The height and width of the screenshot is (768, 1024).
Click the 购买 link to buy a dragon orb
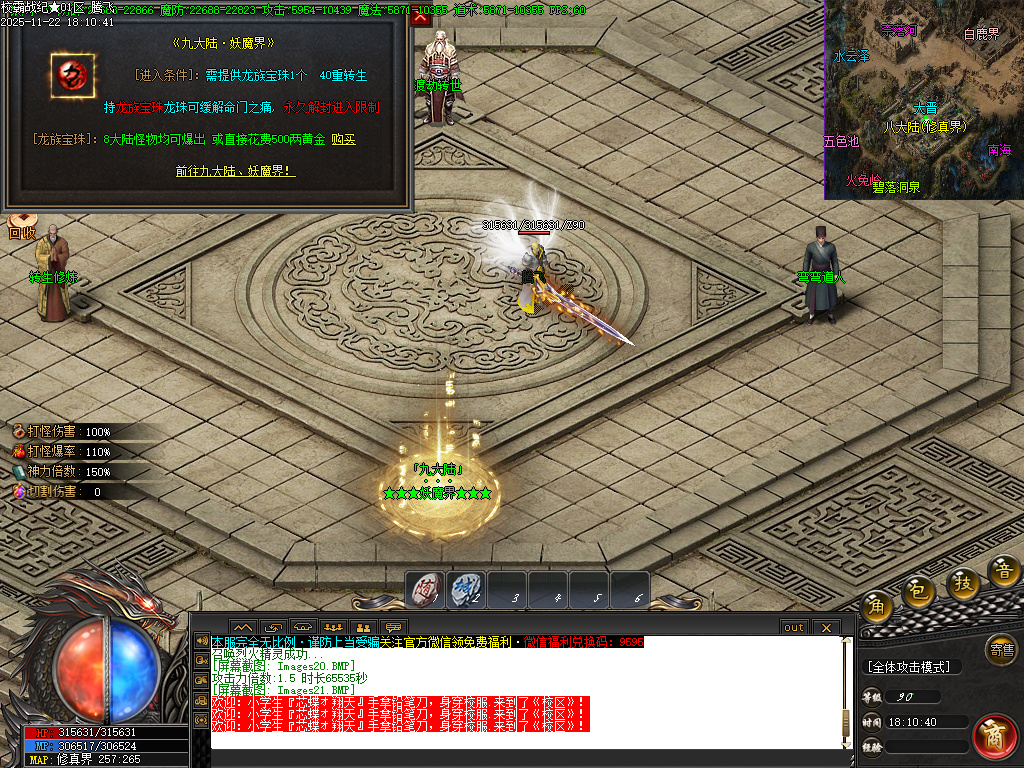[343, 140]
